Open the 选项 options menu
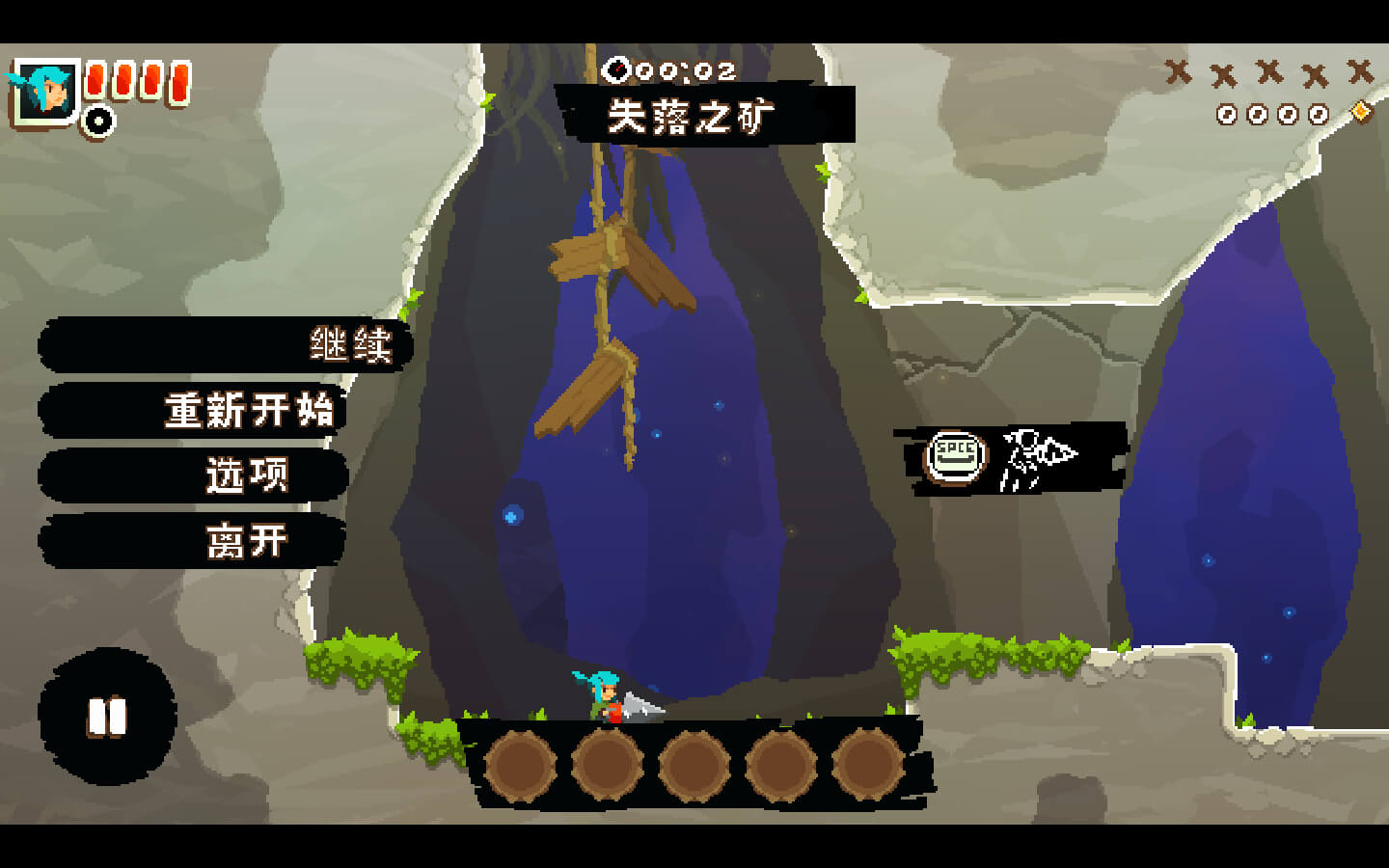The height and width of the screenshot is (868, 1389). (246, 475)
